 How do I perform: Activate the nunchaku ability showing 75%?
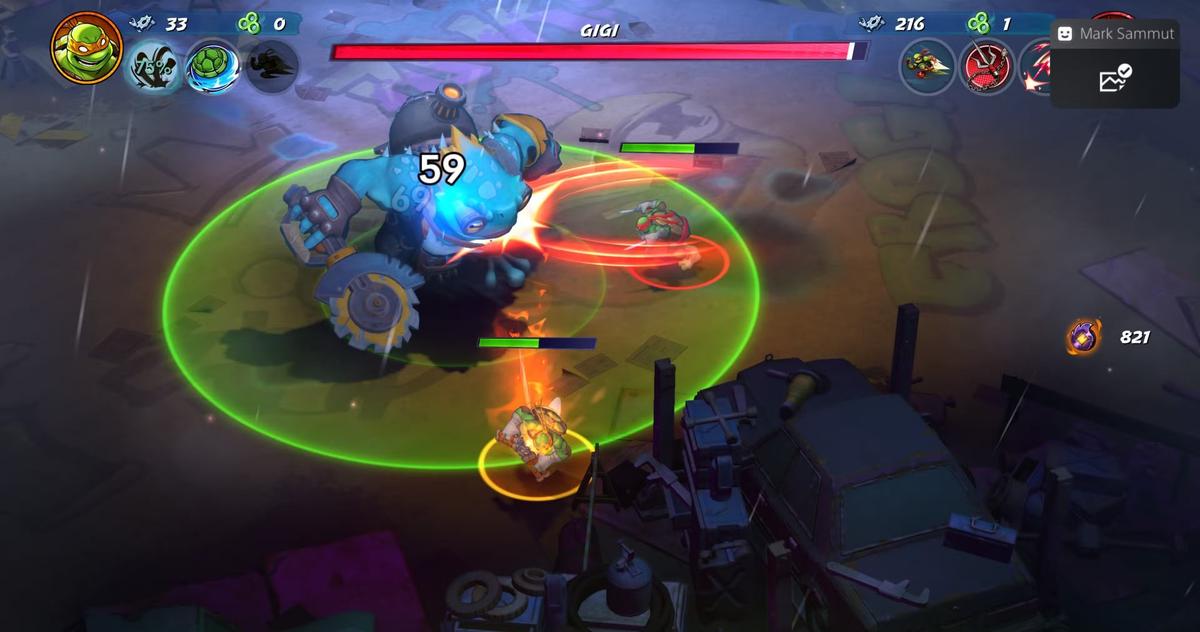click(154, 67)
